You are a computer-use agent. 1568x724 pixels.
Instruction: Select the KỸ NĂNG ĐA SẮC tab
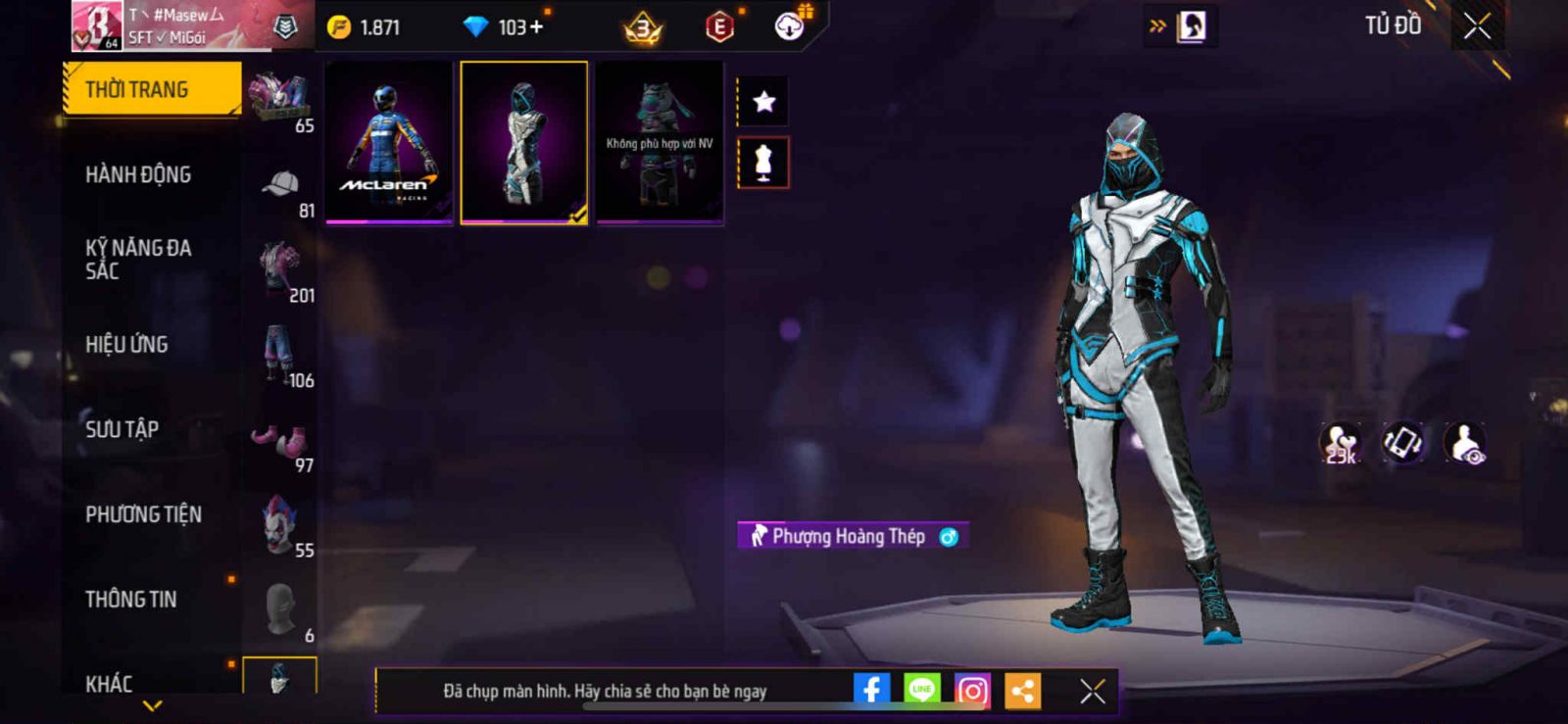138,260
